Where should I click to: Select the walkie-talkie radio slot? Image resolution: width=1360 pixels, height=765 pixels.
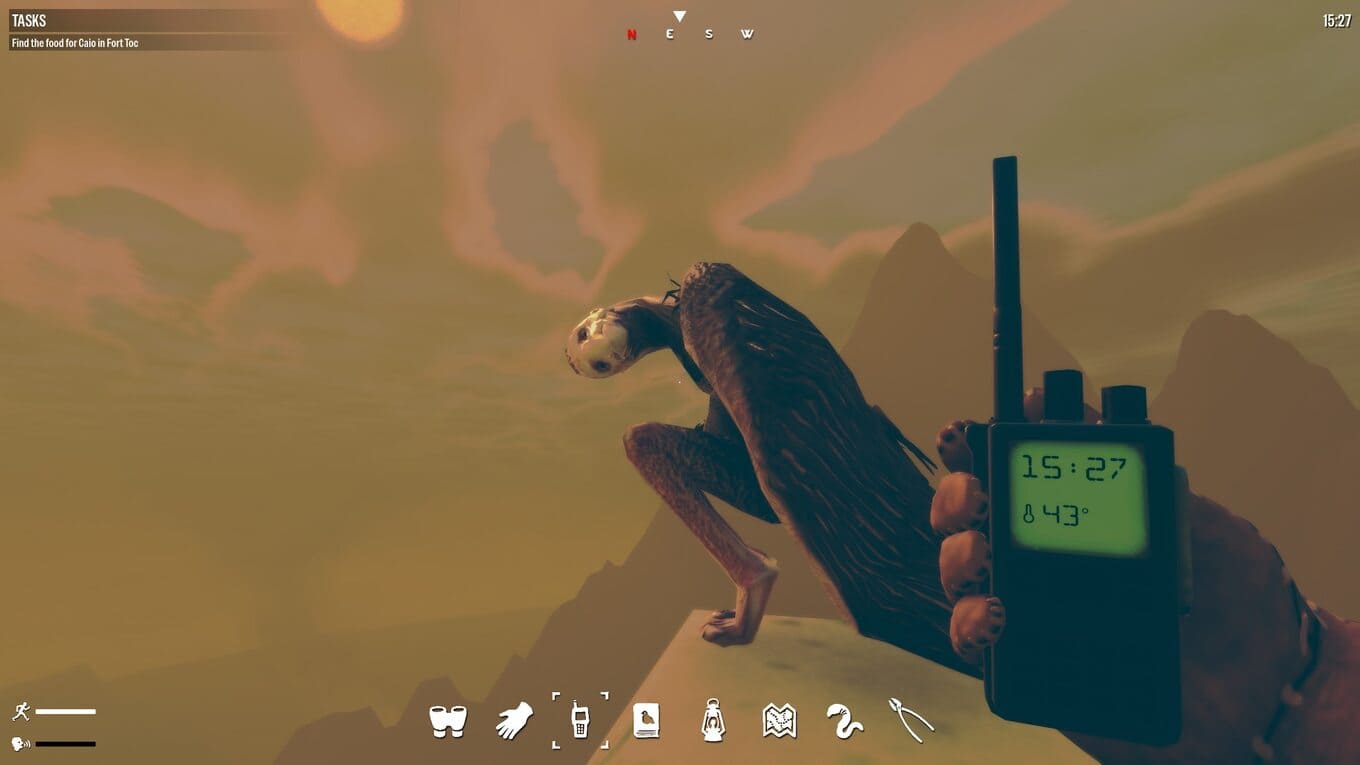[x=580, y=720]
